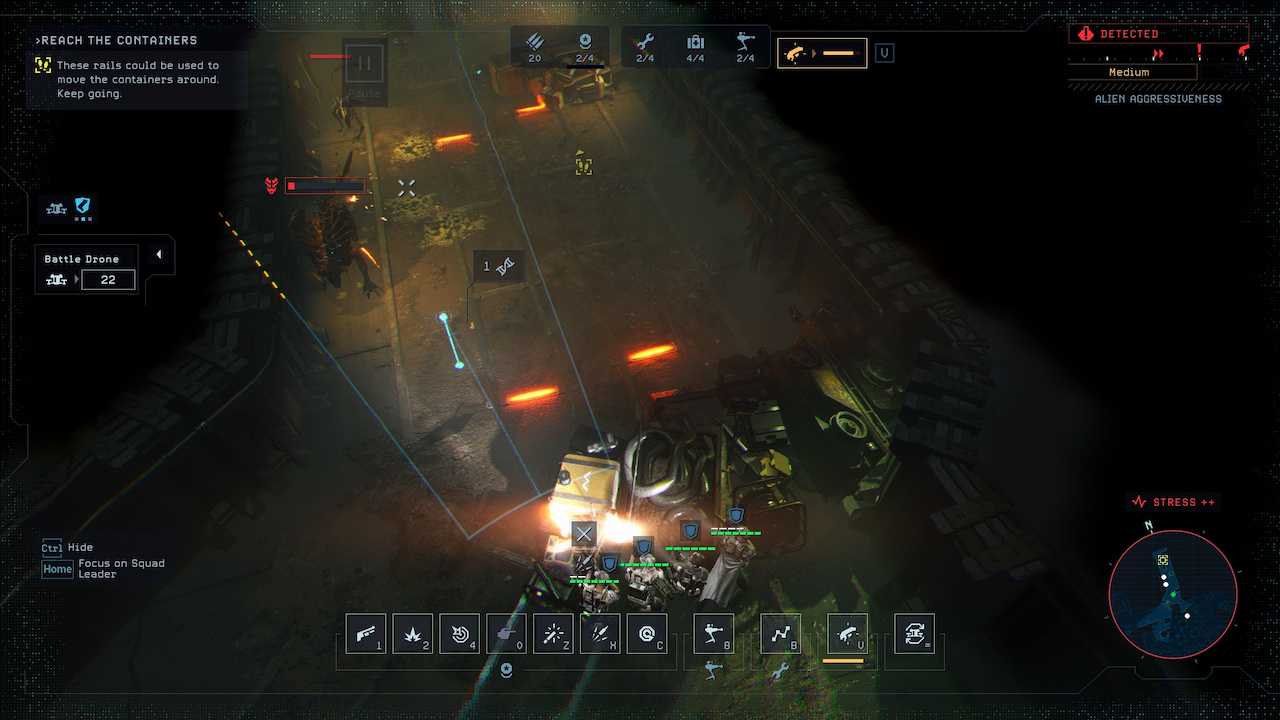Check the Alien Aggressiveness detection meter

tap(1158, 63)
